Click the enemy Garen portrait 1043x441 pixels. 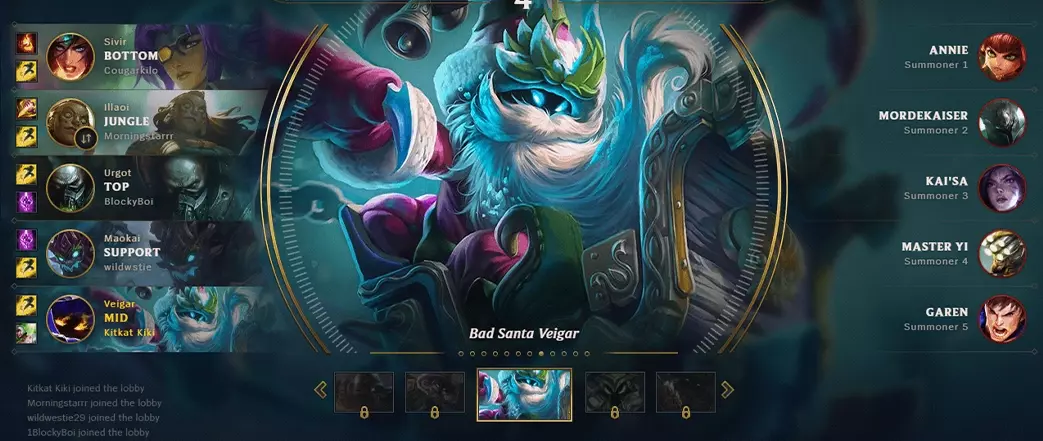[1001, 319]
